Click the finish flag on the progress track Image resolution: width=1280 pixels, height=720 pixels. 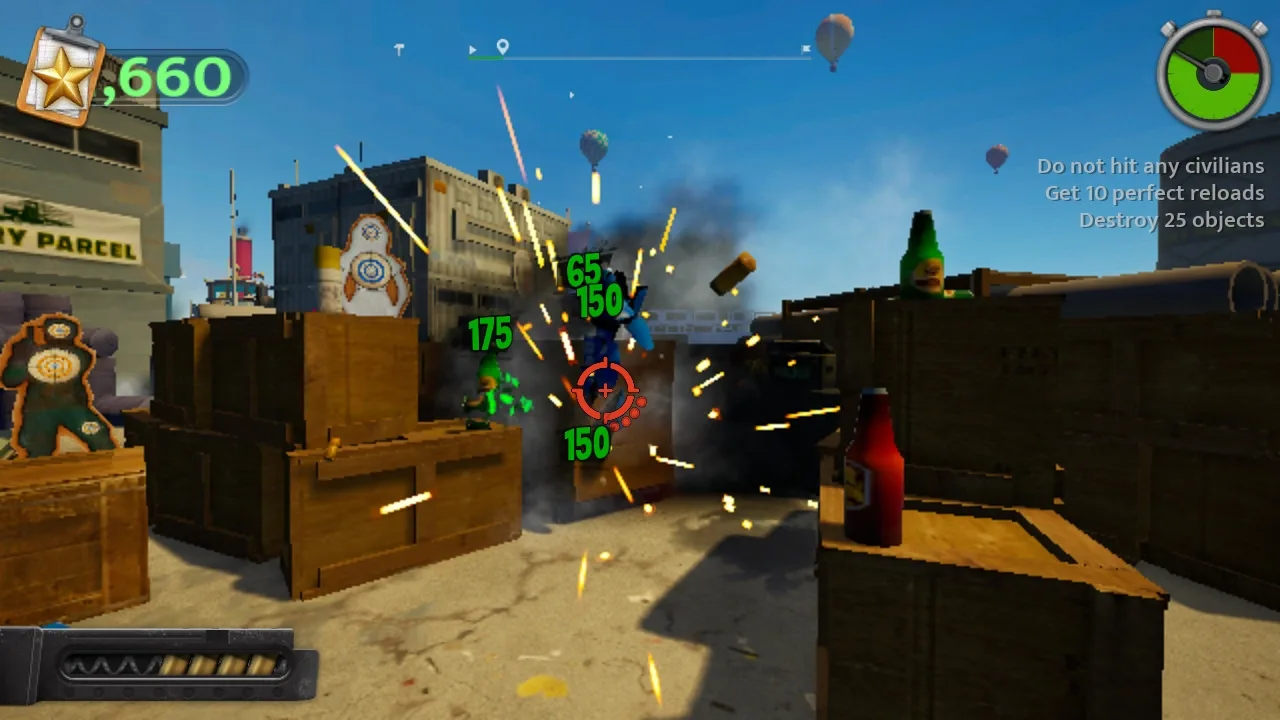point(806,48)
